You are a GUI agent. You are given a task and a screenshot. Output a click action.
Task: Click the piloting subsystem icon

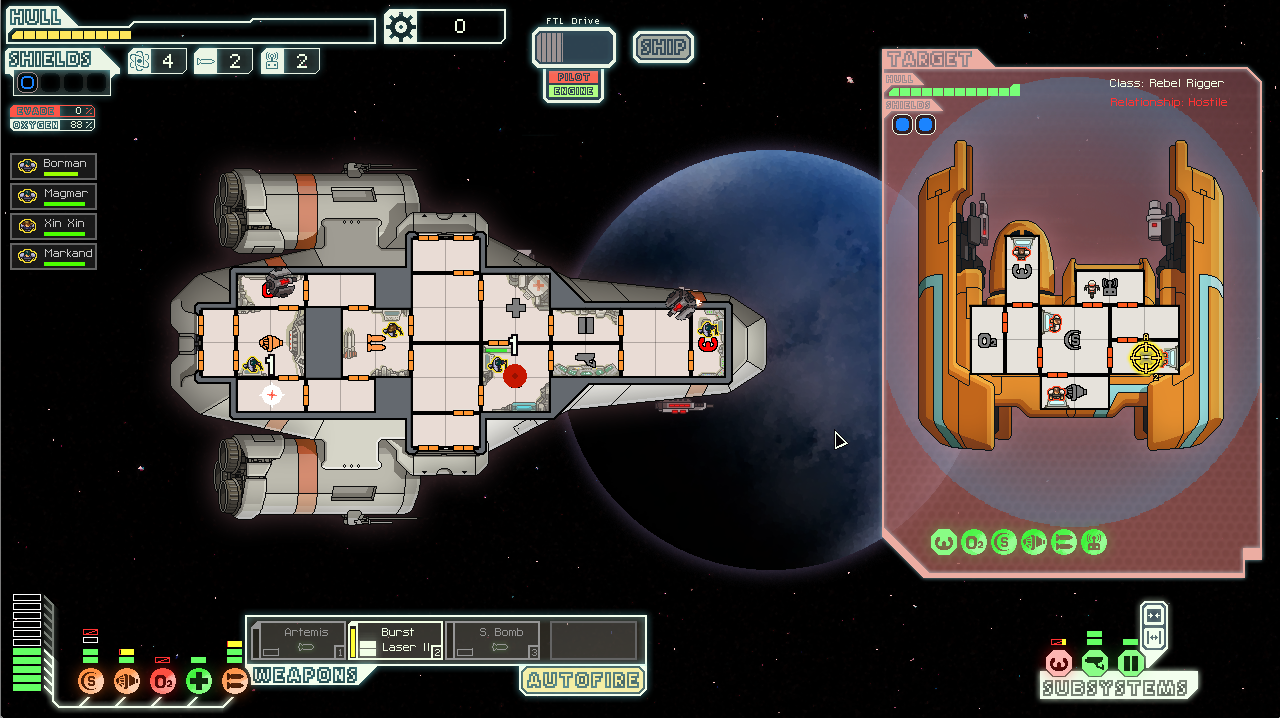pyautogui.click(x=1058, y=663)
